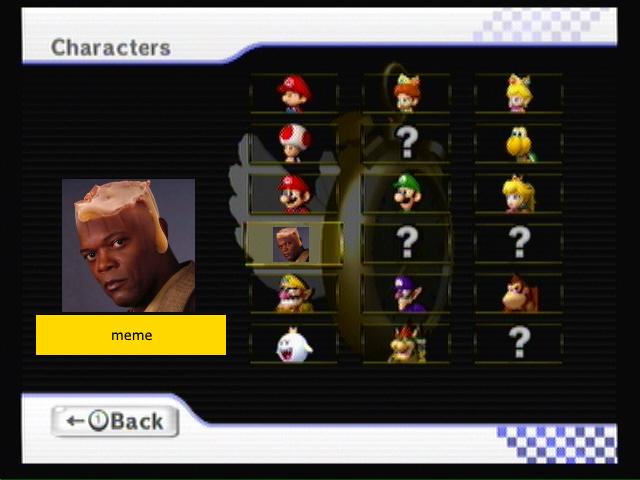This screenshot has width=640, height=480.
Task: Choose Bowser as your character
Action: (406, 344)
